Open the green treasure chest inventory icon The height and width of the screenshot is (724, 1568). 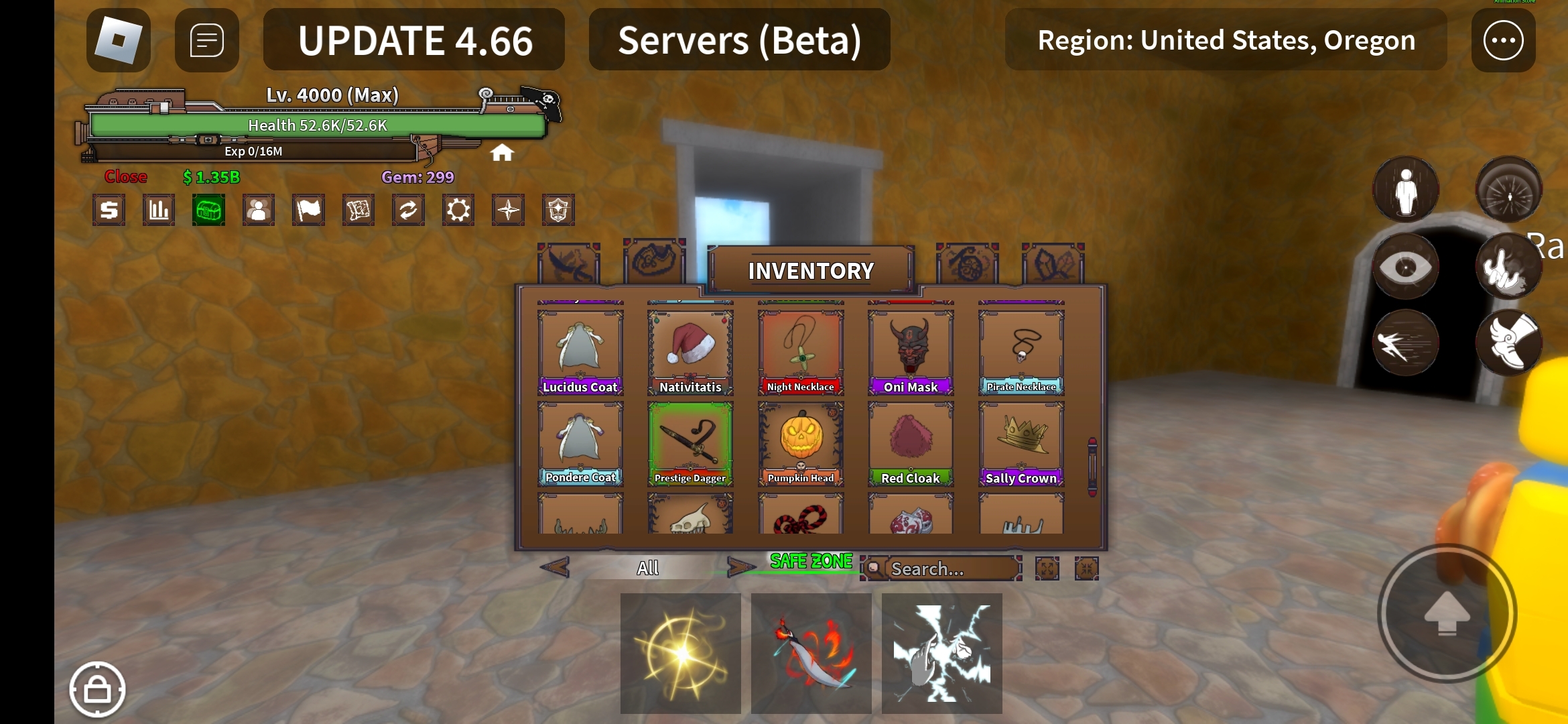point(208,210)
